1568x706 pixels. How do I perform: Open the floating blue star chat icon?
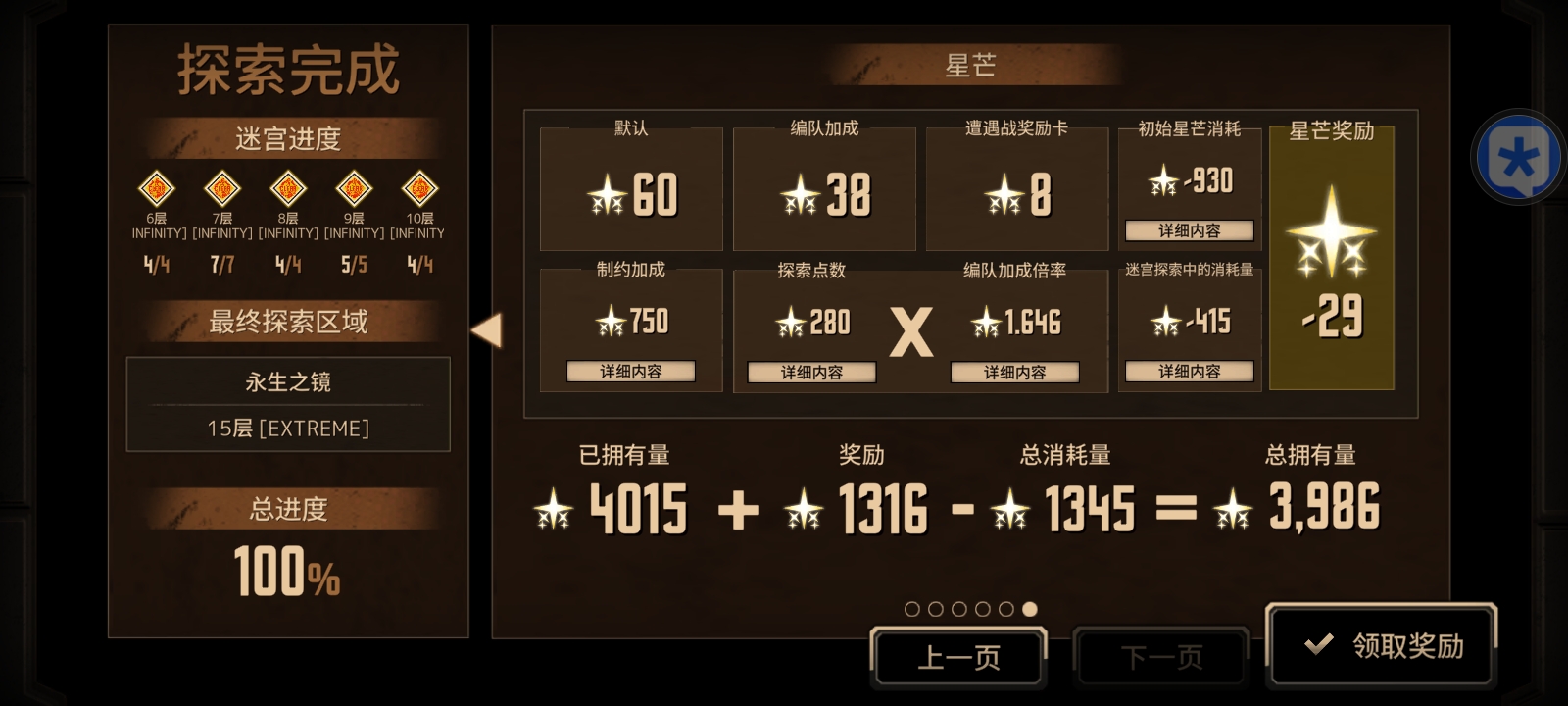1518,155
